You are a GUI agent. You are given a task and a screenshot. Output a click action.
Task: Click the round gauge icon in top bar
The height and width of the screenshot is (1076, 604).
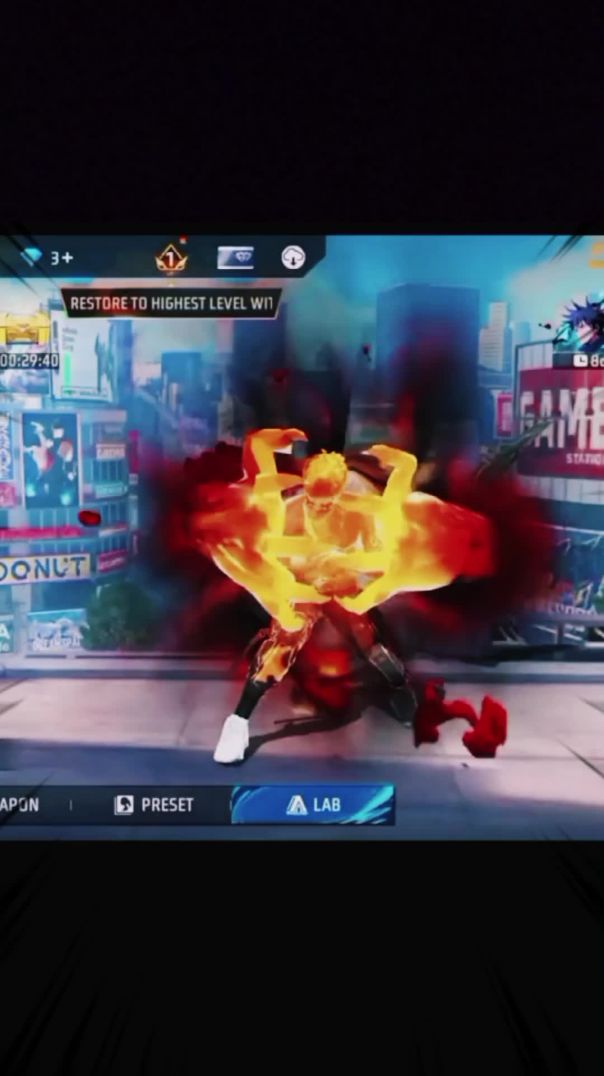click(x=293, y=258)
